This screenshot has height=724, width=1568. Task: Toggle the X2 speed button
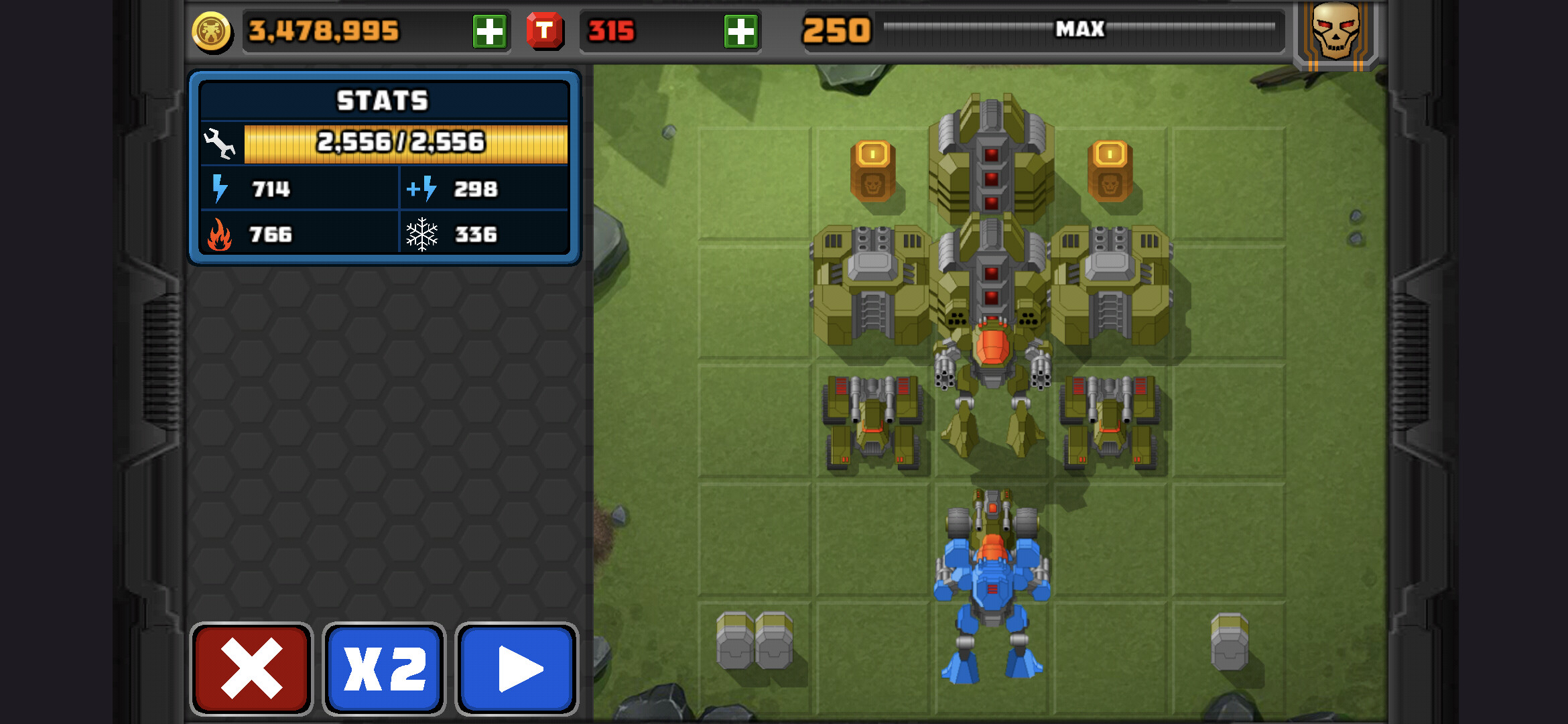(384, 668)
